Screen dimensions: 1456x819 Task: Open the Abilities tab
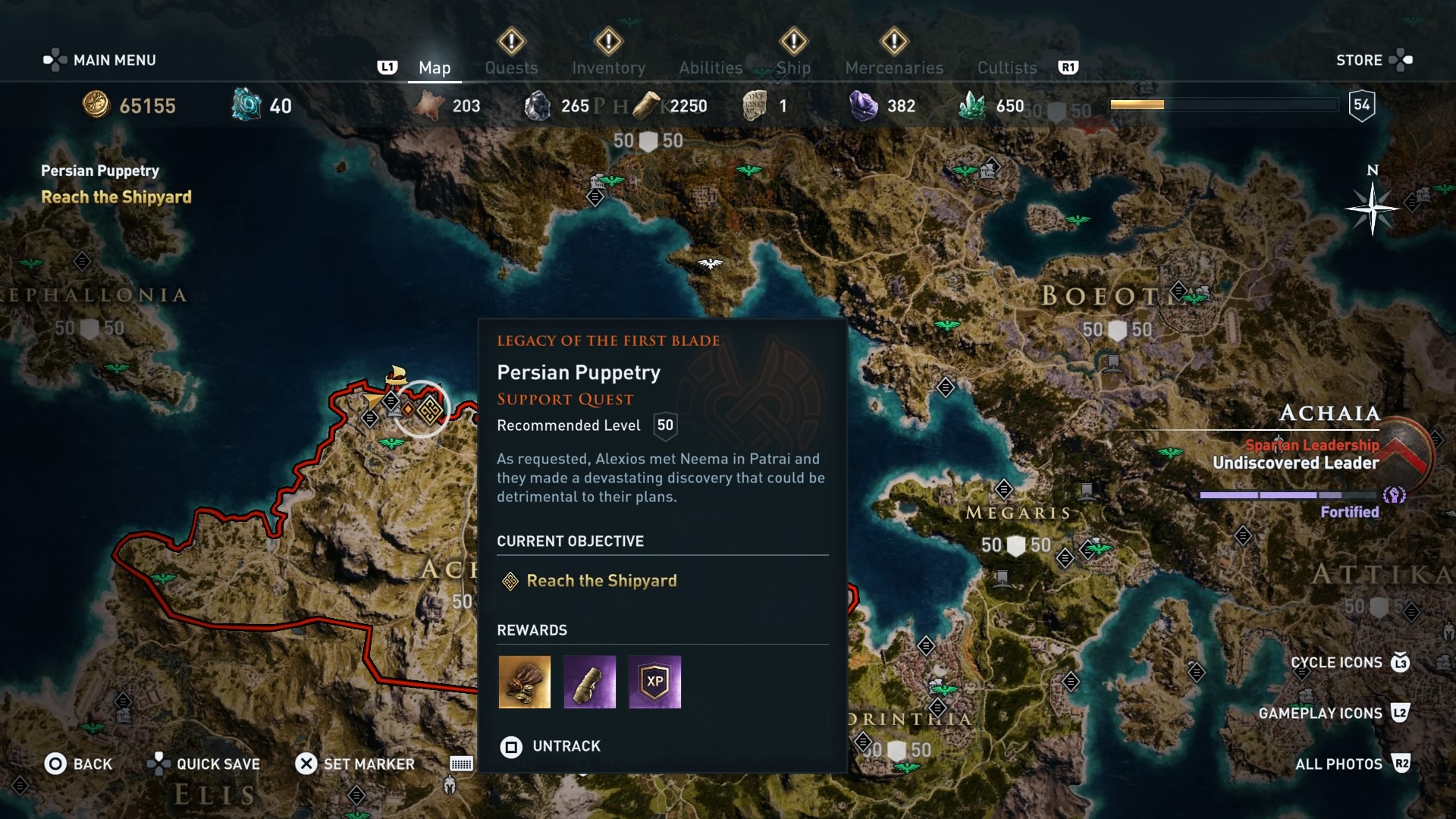pyautogui.click(x=711, y=67)
